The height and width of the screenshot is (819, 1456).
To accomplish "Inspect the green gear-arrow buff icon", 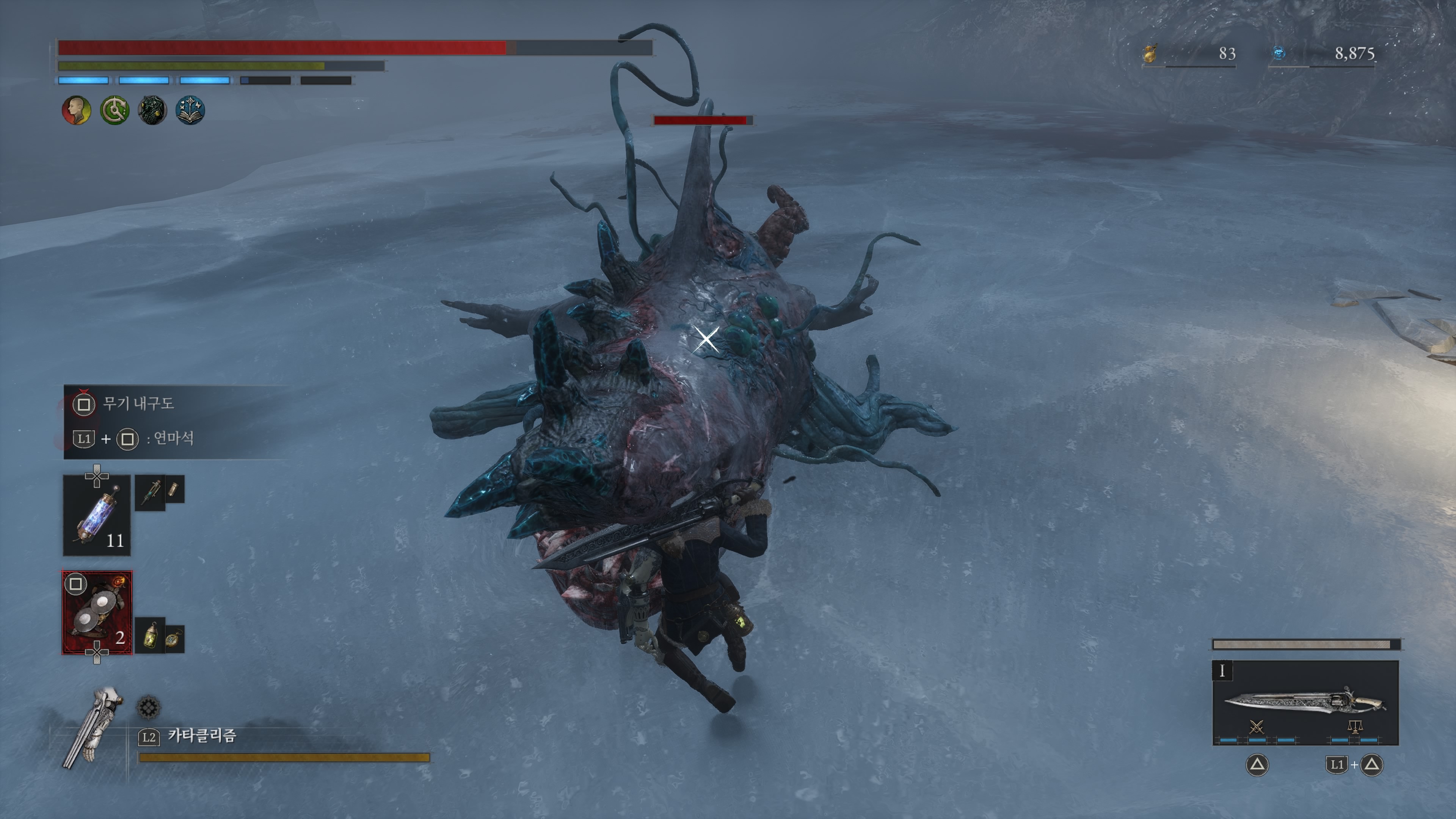I will (114, 110).
